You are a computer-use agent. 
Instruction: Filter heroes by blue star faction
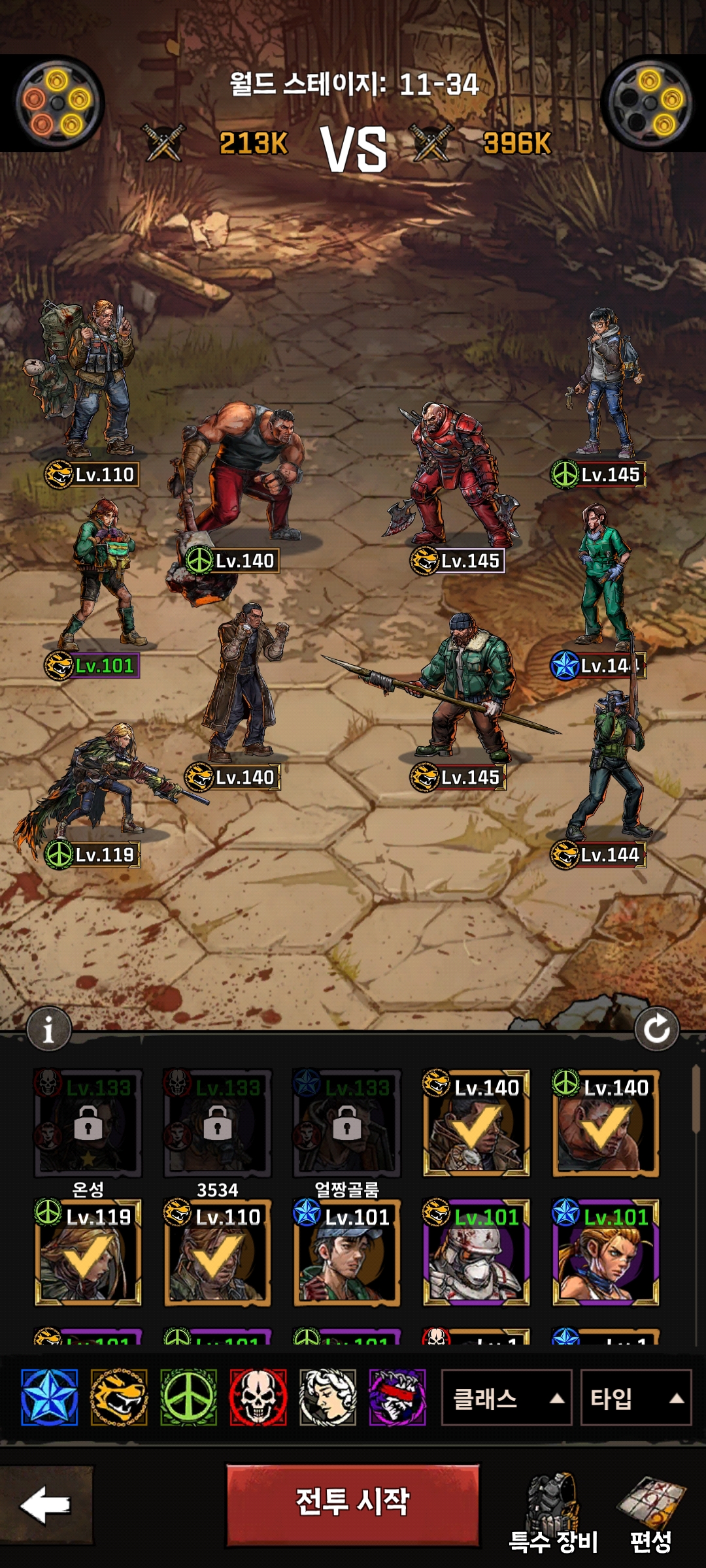tap(49, 1397)
